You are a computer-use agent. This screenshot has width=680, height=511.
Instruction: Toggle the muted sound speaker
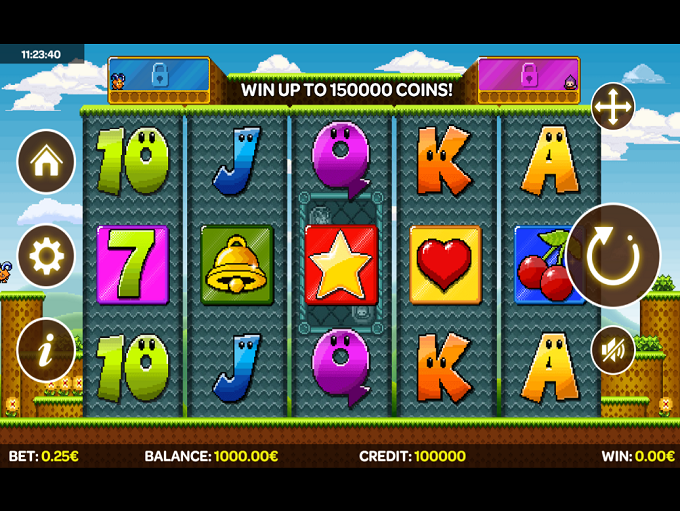612,350
